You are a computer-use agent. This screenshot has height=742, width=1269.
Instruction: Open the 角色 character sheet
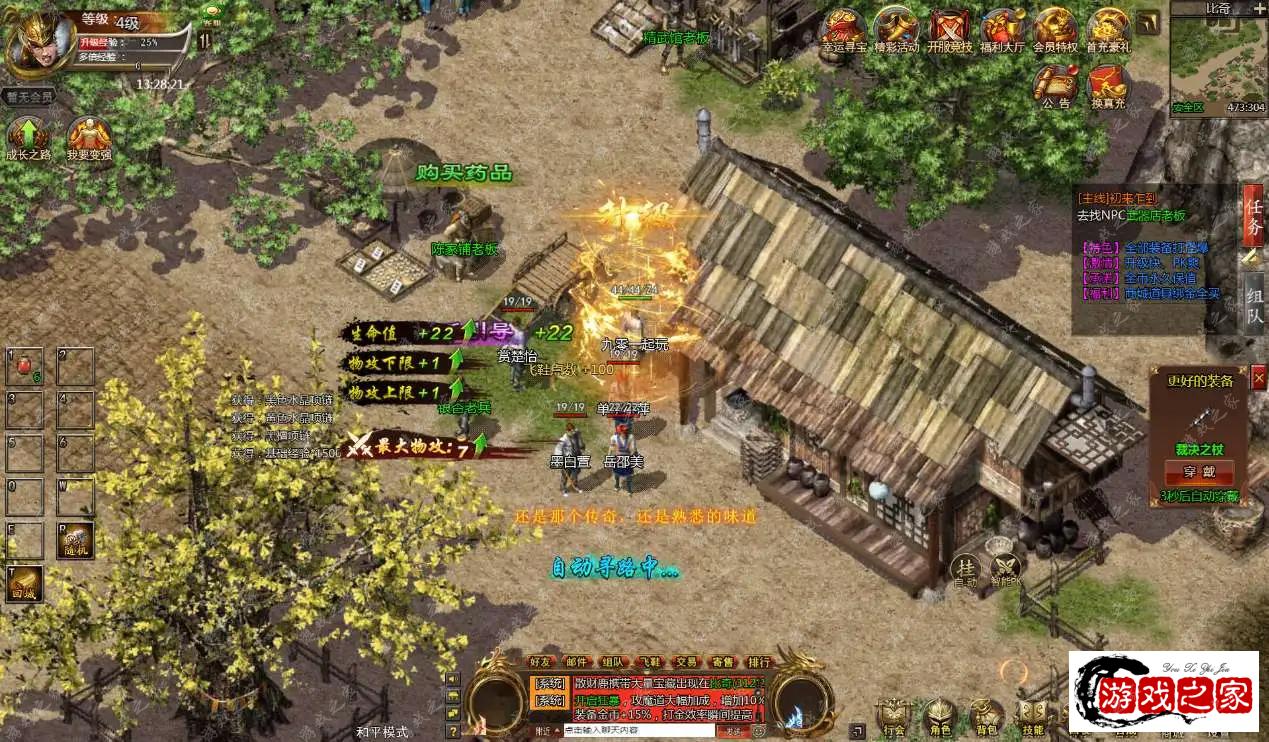(939, 716)
